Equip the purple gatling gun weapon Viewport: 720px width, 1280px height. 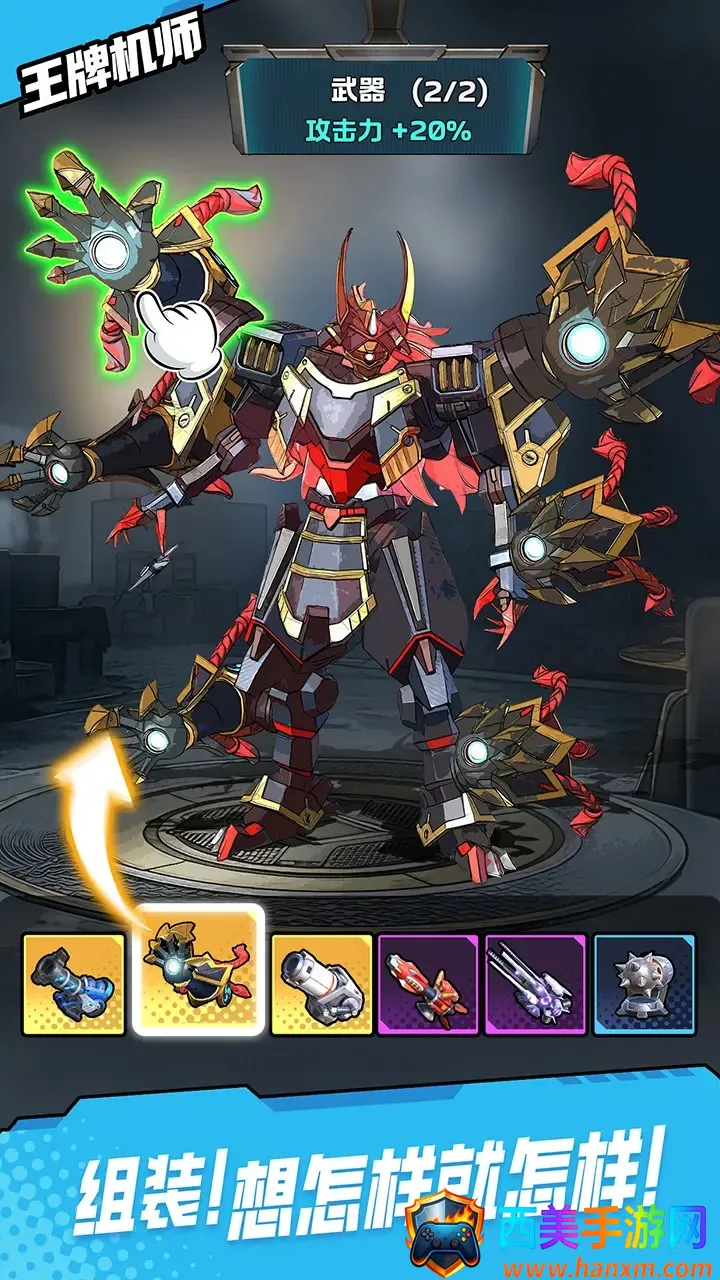tap(536, 984)
